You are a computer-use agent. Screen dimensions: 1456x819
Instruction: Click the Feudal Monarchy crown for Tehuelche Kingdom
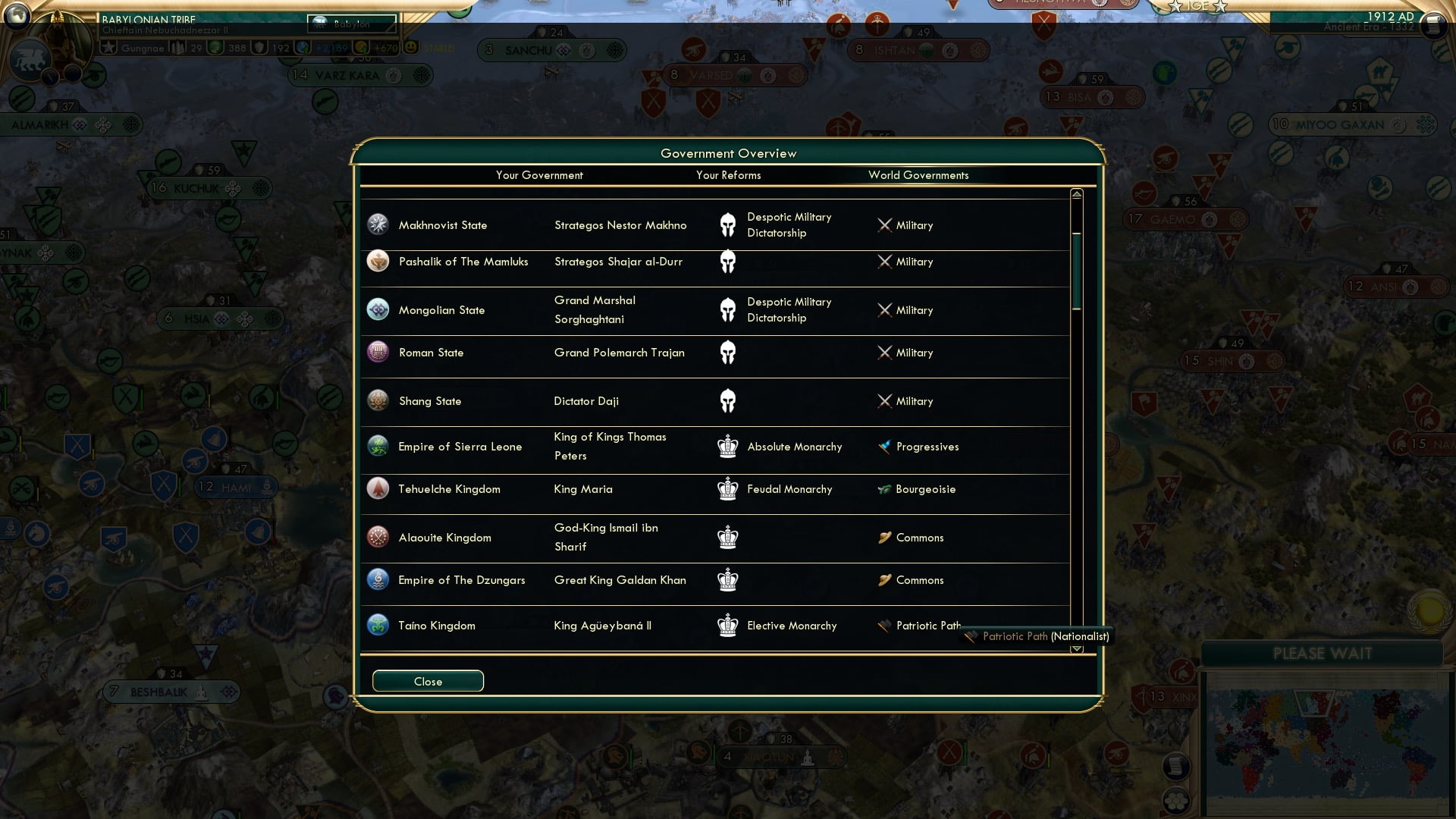coord(728,488)
